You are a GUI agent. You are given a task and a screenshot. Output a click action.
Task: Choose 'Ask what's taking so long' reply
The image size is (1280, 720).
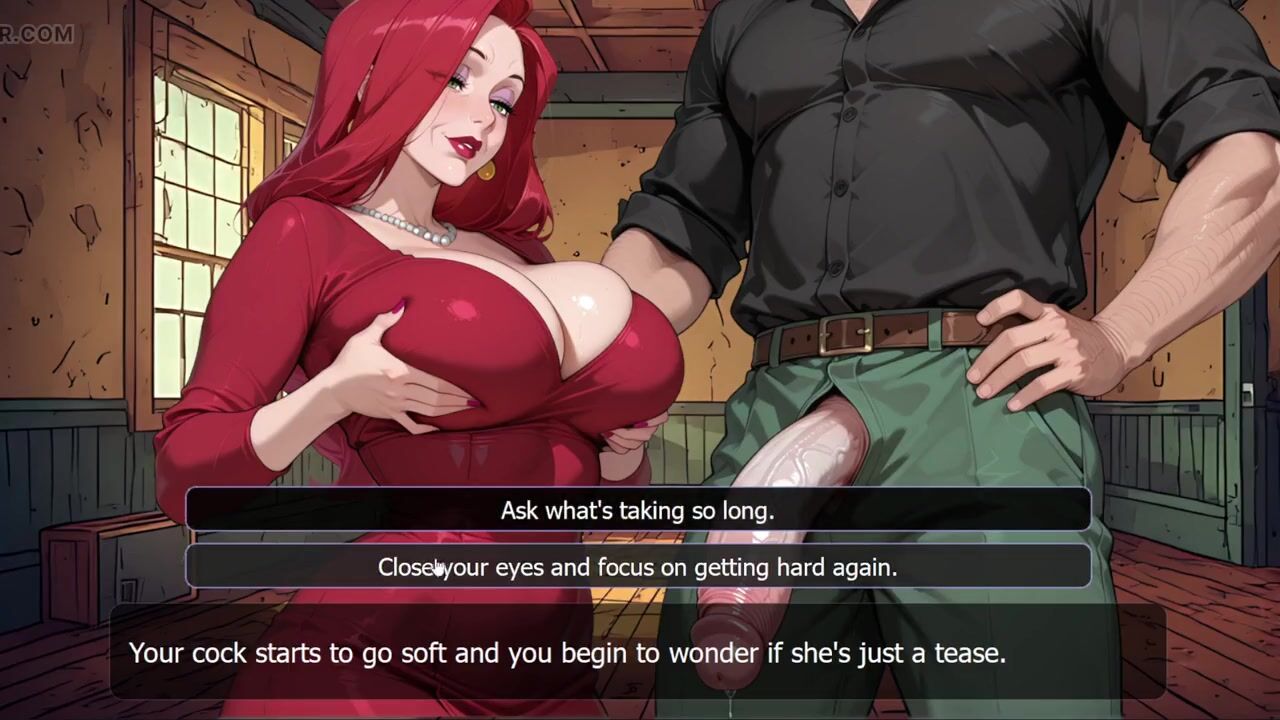638,511
